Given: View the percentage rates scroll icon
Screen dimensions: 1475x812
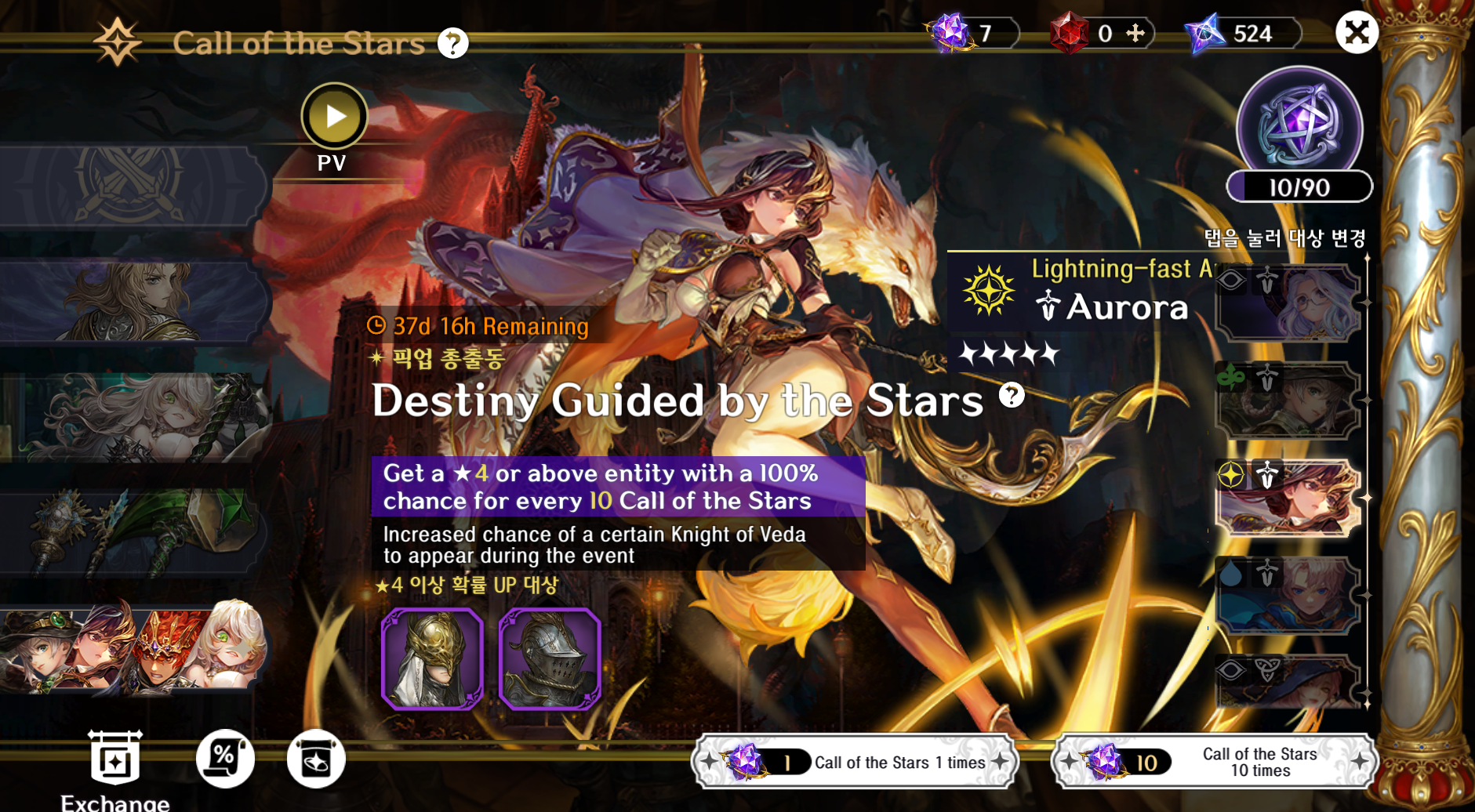Looking at the screenshot, I should (225, 759).
